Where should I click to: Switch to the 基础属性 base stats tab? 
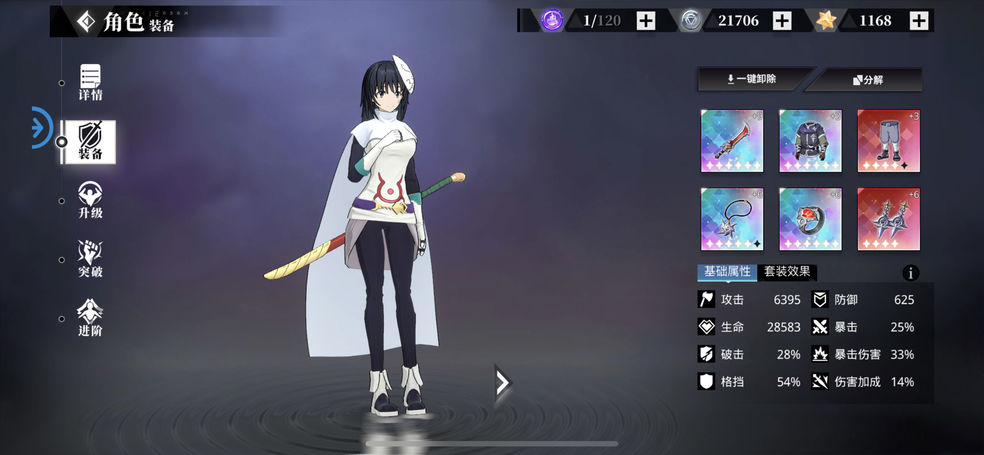click(727, 272)
